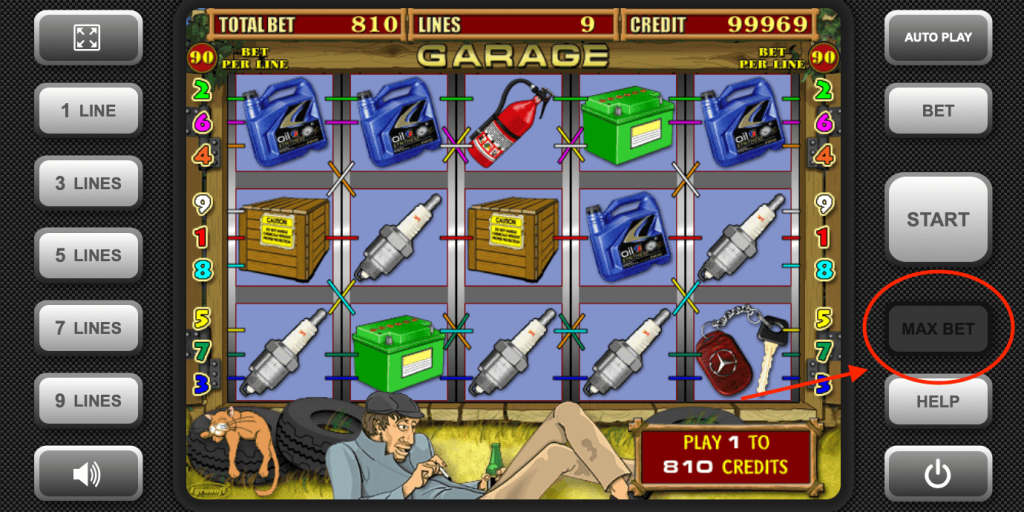Click the MAX BET button

[937, 329]
